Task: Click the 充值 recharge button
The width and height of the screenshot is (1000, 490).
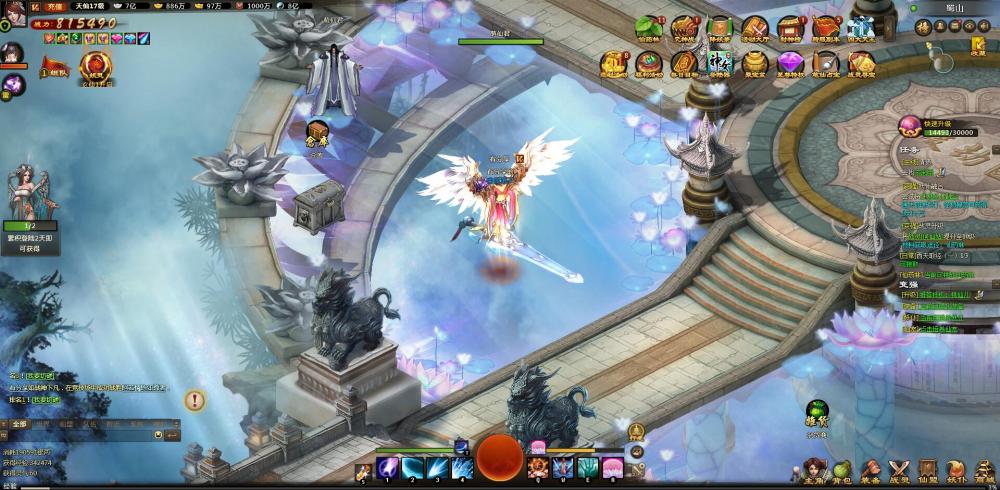Action: click(54, 6)
